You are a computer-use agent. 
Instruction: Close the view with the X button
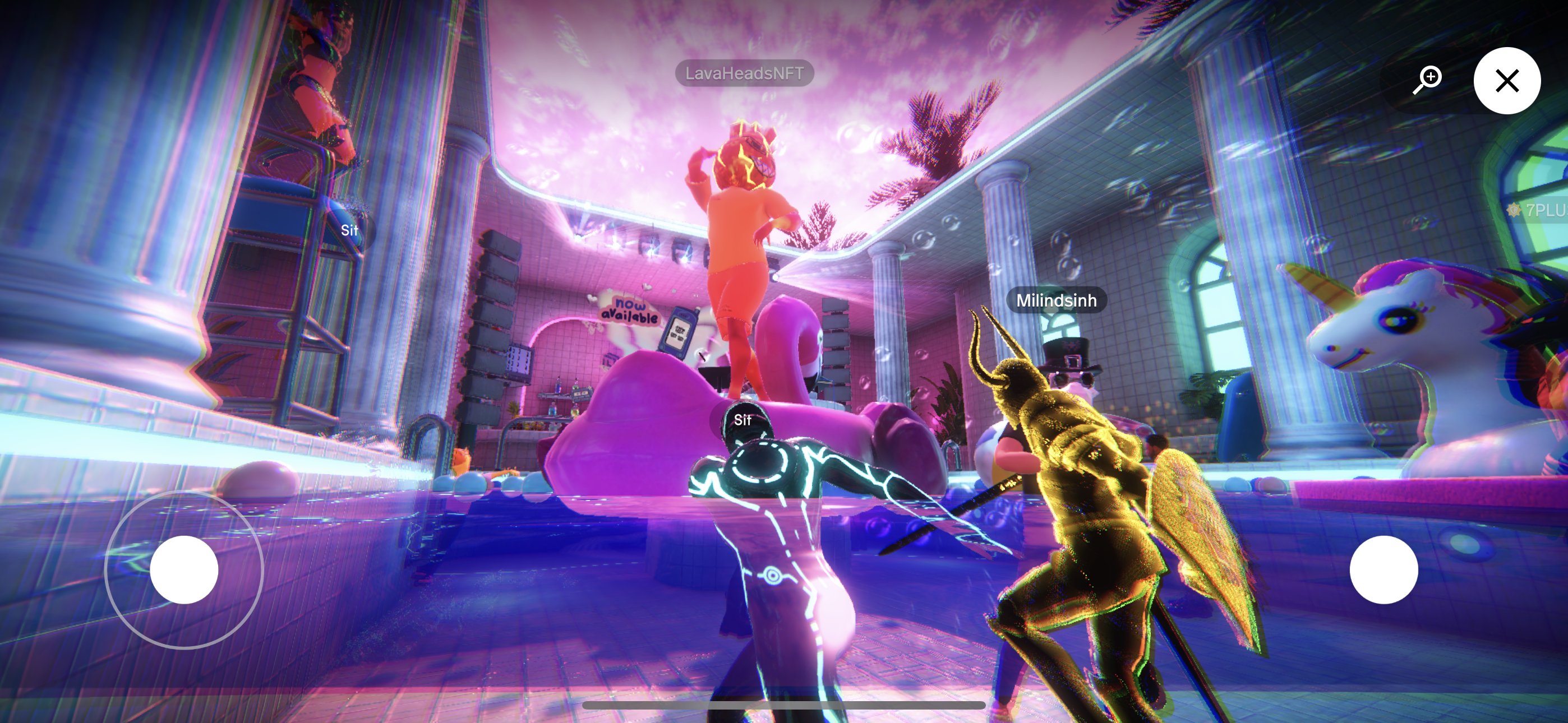(x=1506, y=80)
